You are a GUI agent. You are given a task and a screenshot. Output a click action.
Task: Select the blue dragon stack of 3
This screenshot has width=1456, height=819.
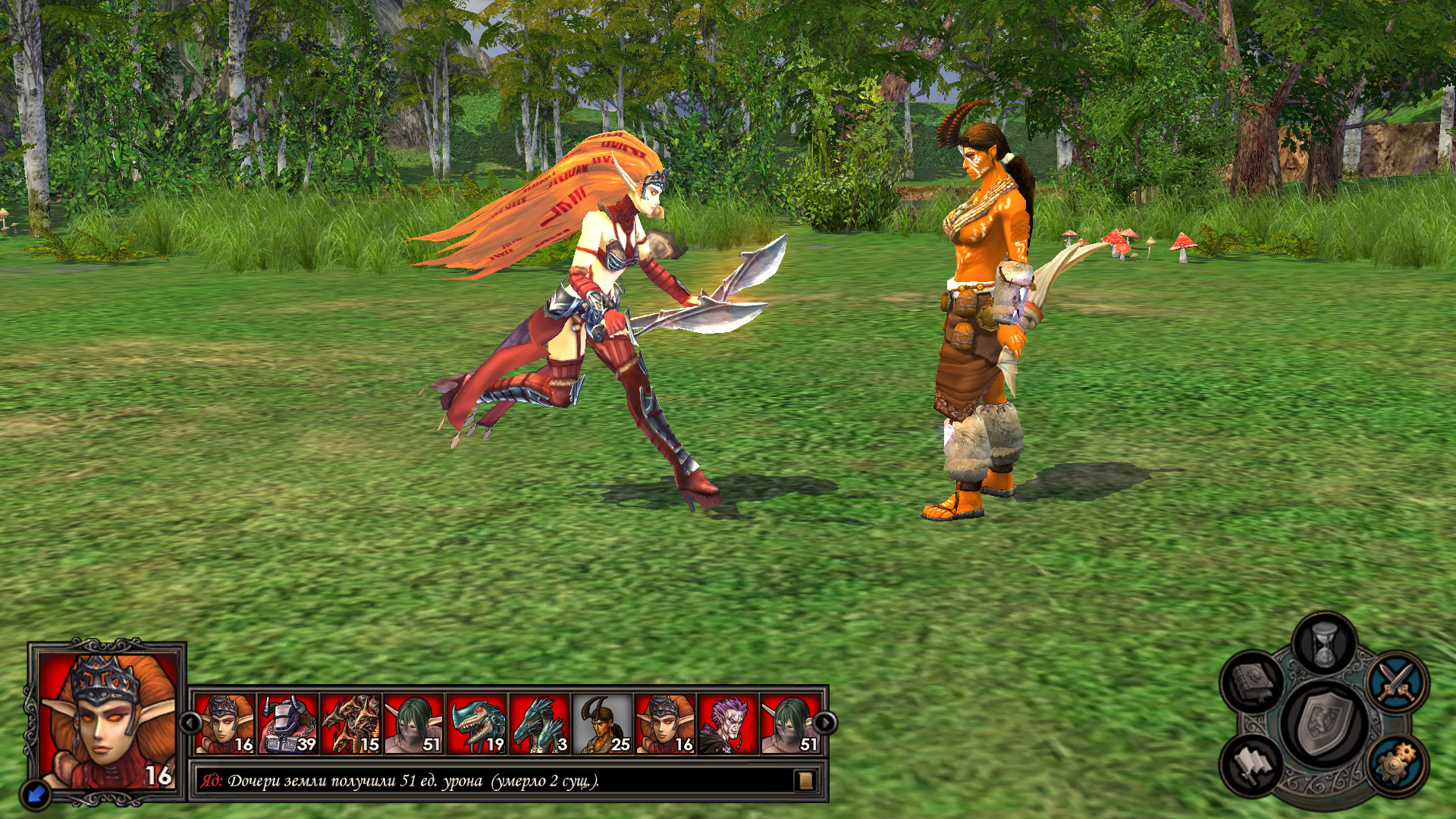(x=540, y=724)
